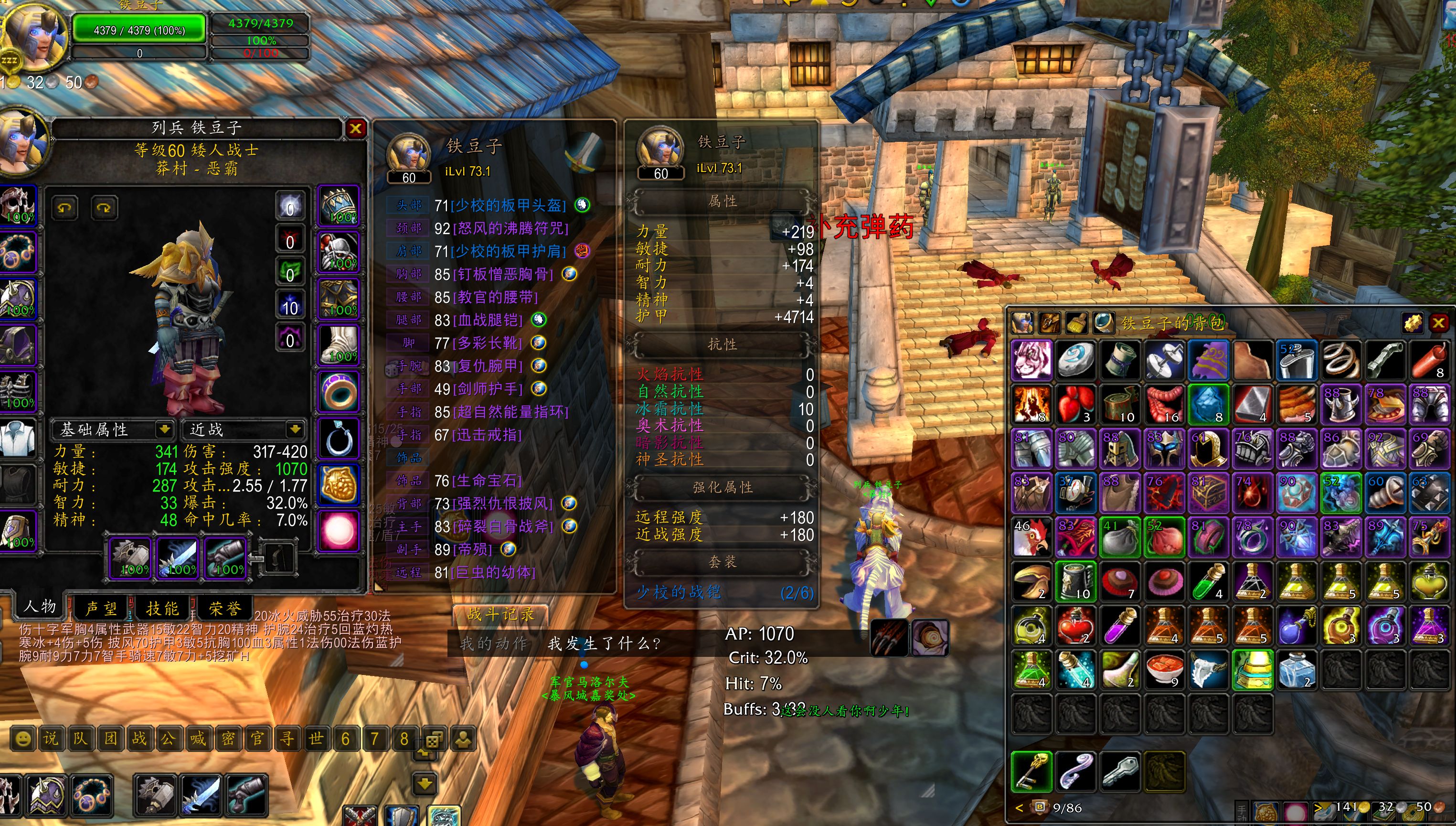
Task: Close the backpack window
Action: [x=1438, y=323]
